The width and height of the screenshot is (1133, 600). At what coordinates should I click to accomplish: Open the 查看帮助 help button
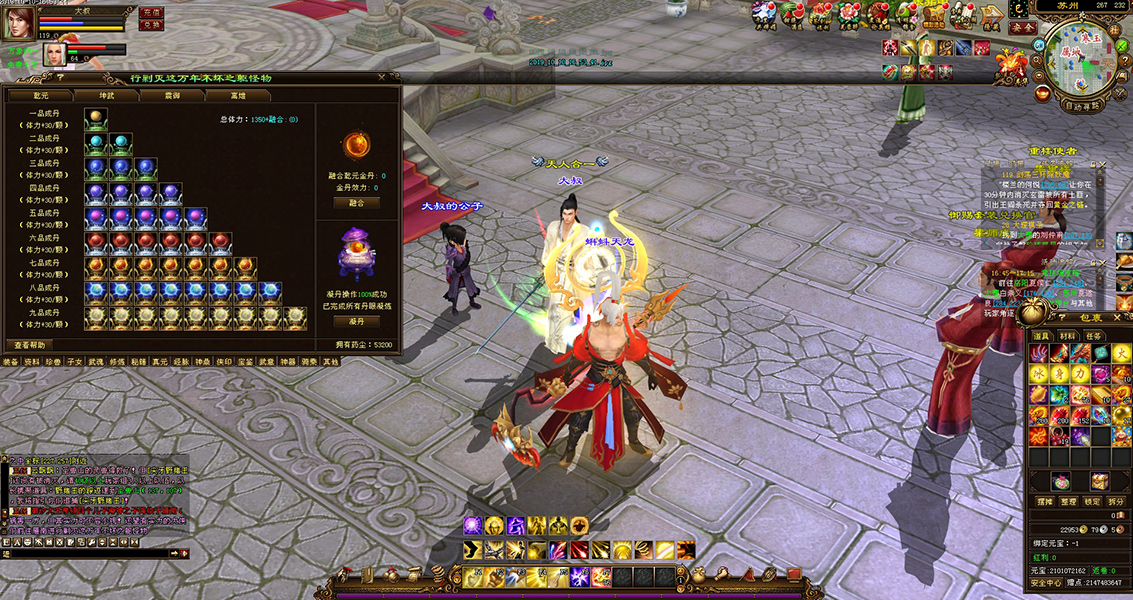[x=29, y=344]
